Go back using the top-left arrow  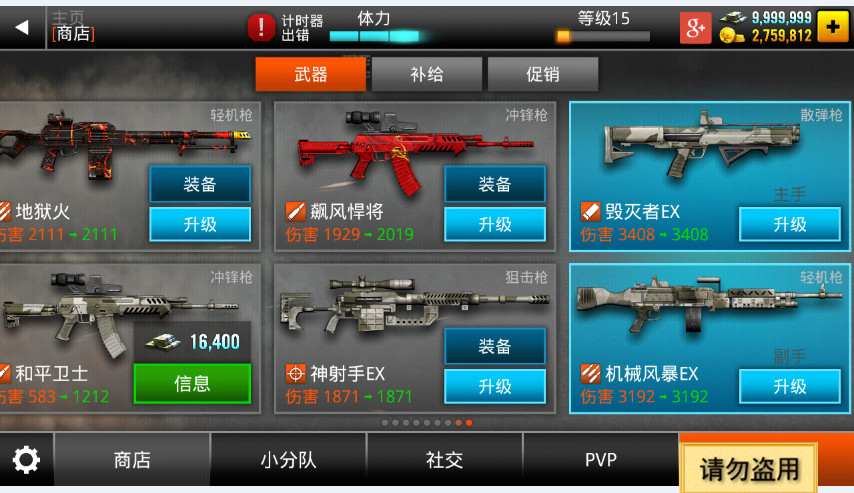[21, 27]
